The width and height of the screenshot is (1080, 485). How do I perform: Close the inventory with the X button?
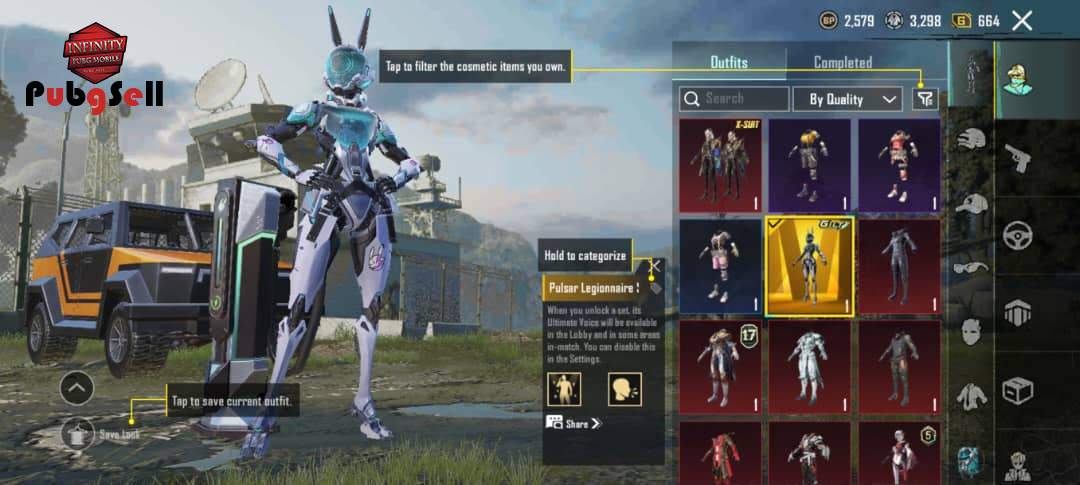tap(1021, 20)
